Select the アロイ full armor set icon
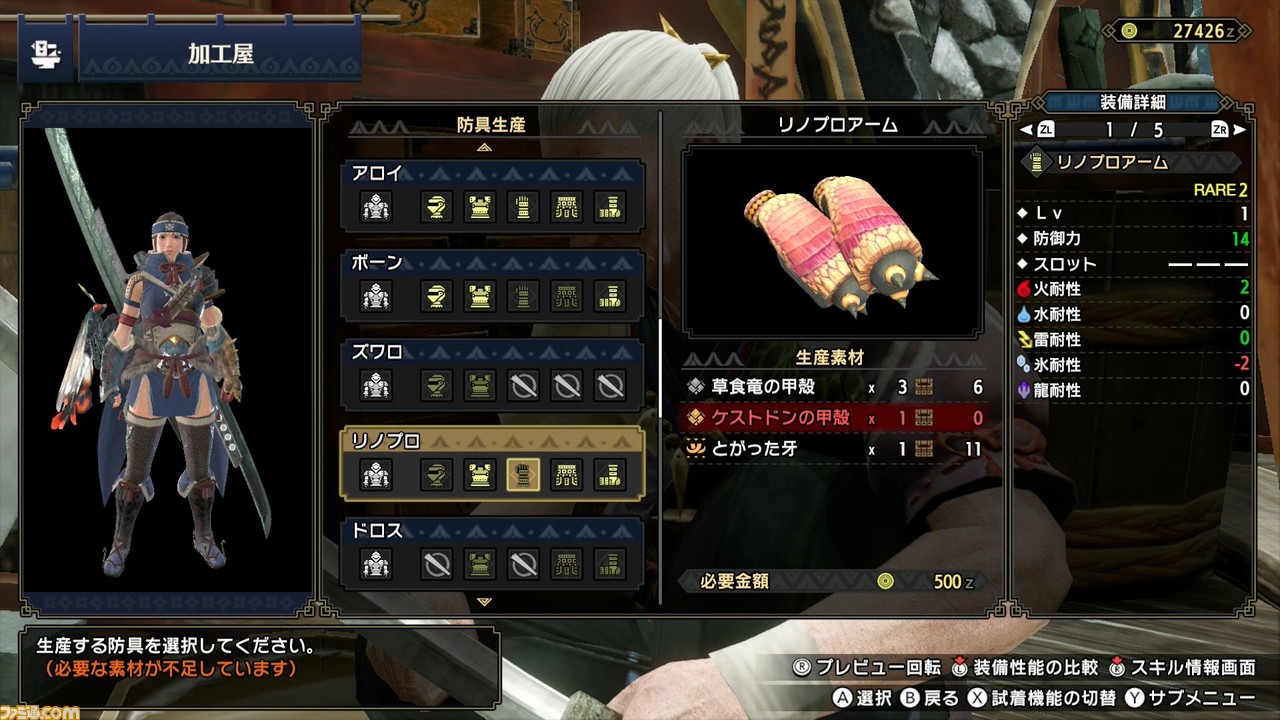The width and height of the screenshot is (1280, 720). pos(376,207)
